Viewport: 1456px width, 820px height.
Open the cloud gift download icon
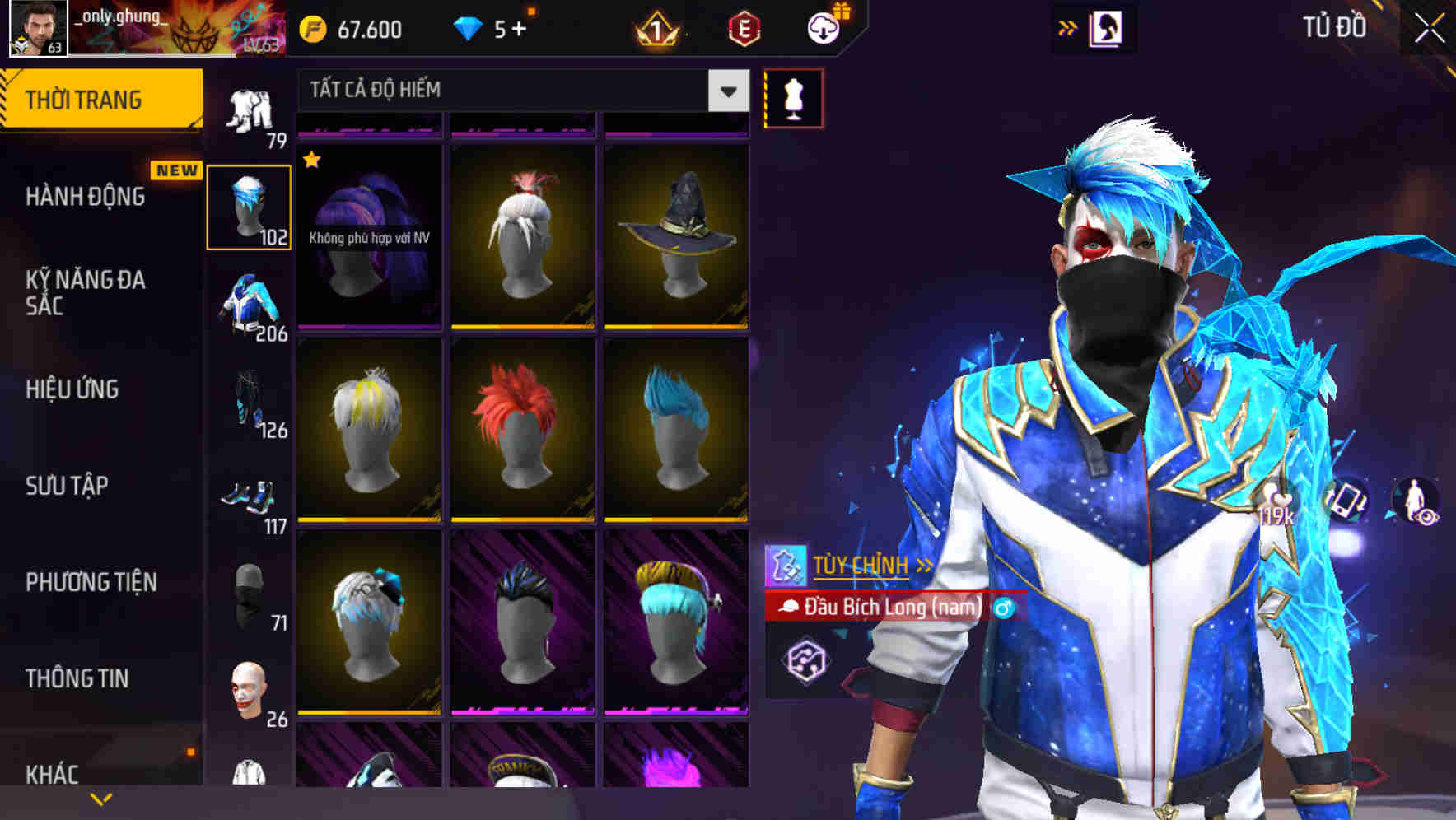822,29
